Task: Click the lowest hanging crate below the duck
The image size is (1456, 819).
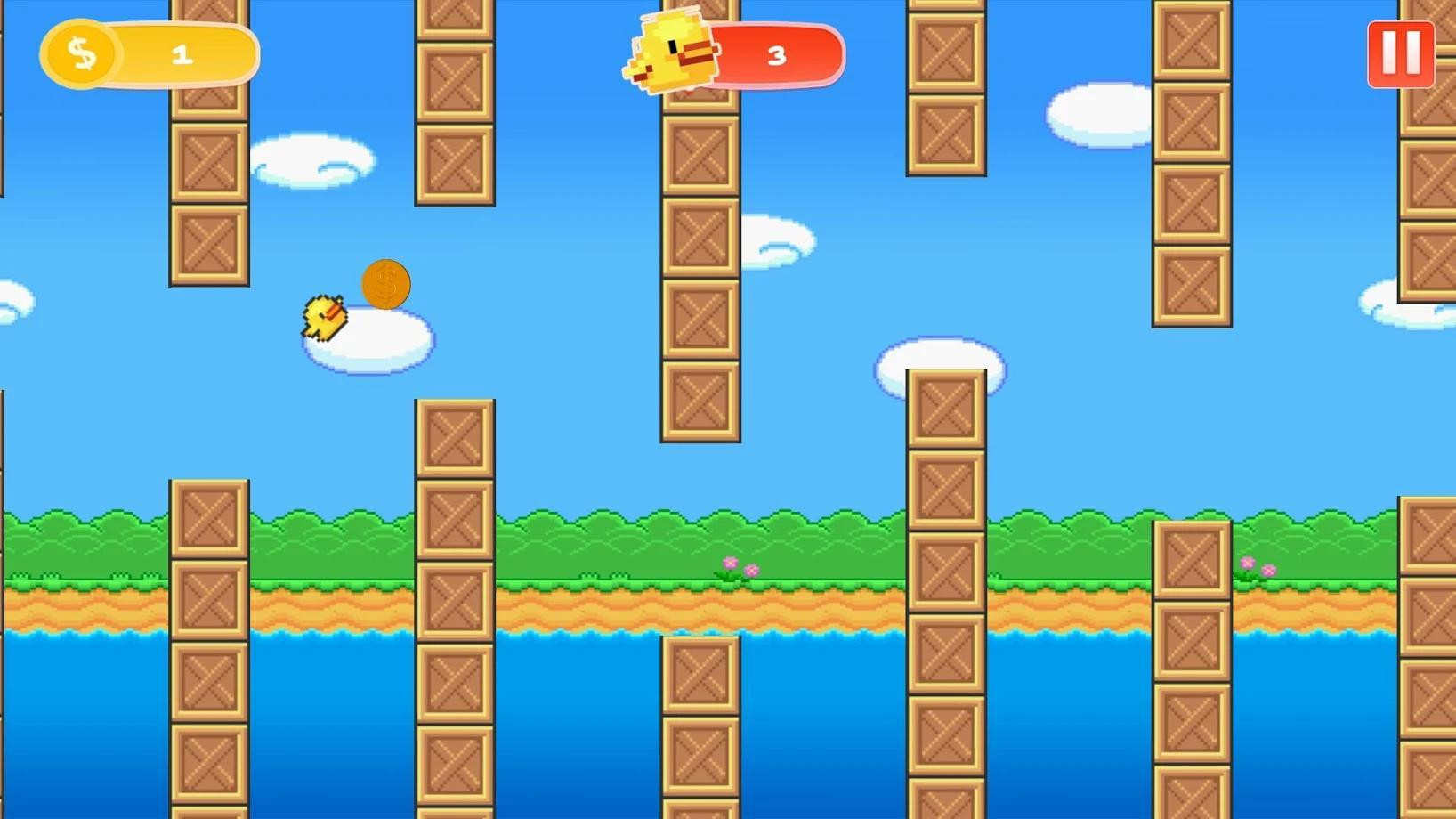Action: (x=699, y=399)
